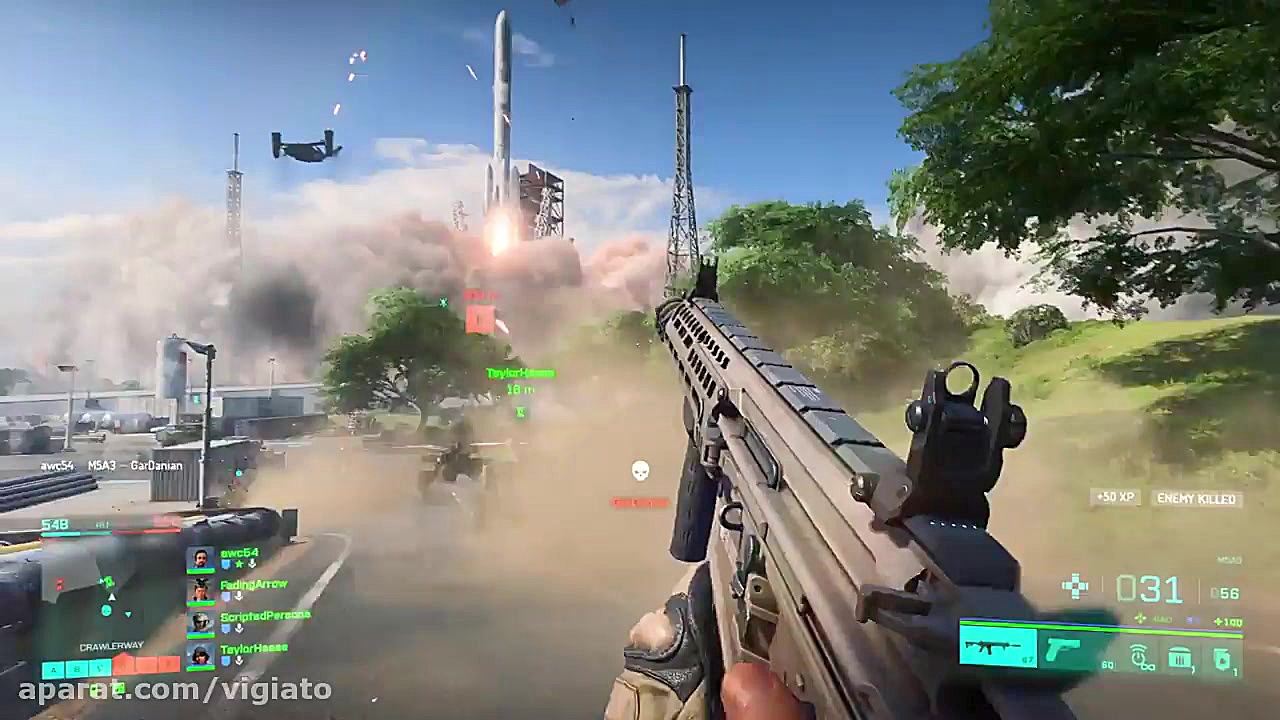Click awc54's shield badge in squad list
Screen dimensions: 1280x720
(x=225, y=563)
